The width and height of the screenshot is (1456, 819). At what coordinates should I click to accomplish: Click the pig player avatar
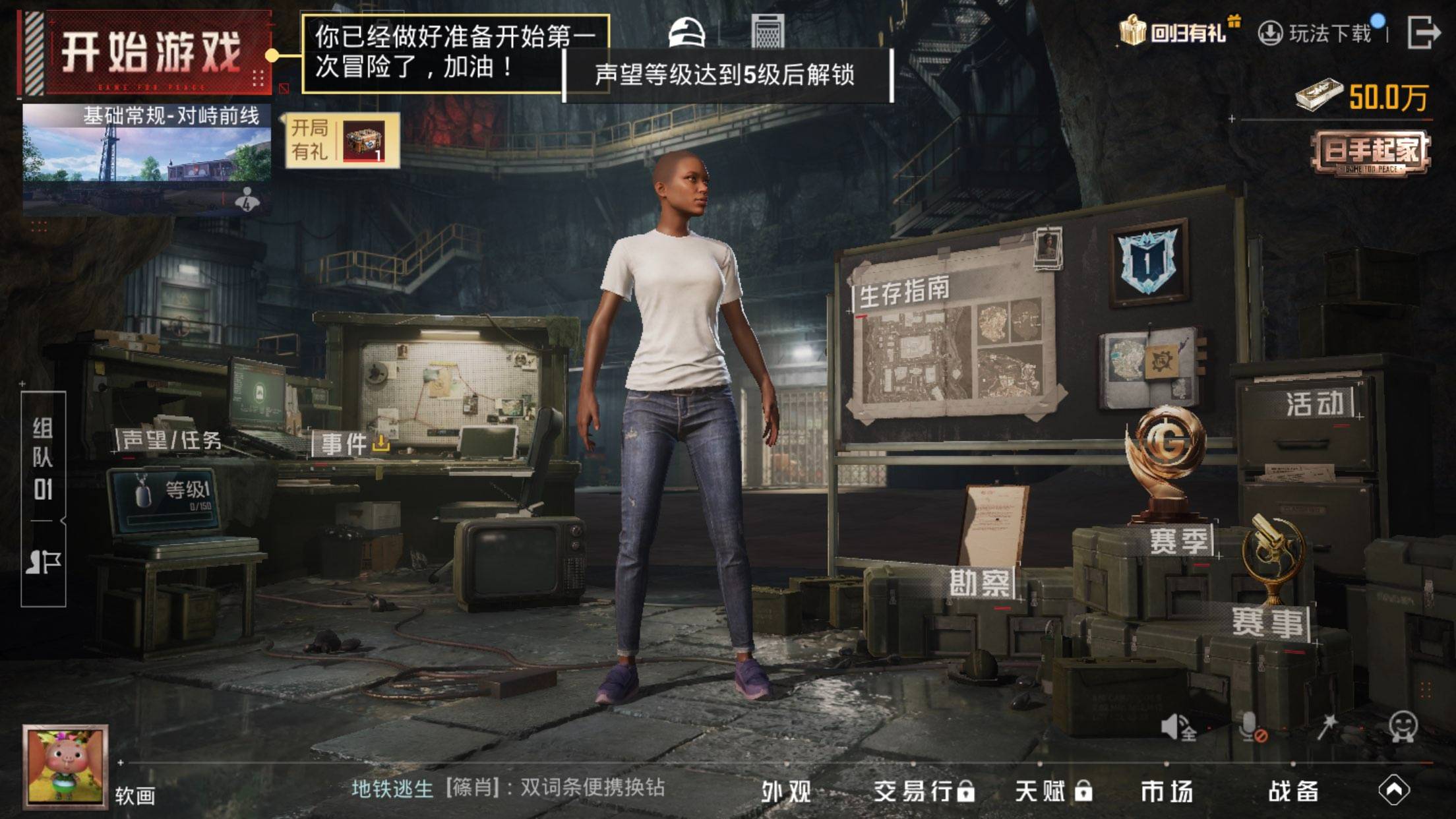(65, 766)
